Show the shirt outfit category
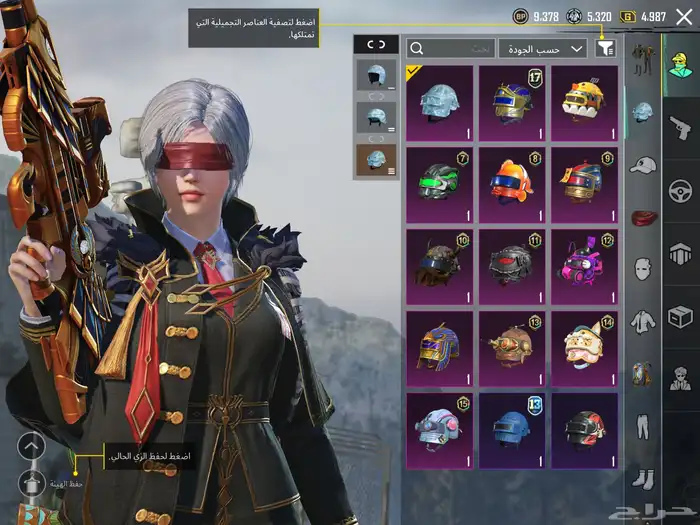700x525 pixels. (643, 321)
